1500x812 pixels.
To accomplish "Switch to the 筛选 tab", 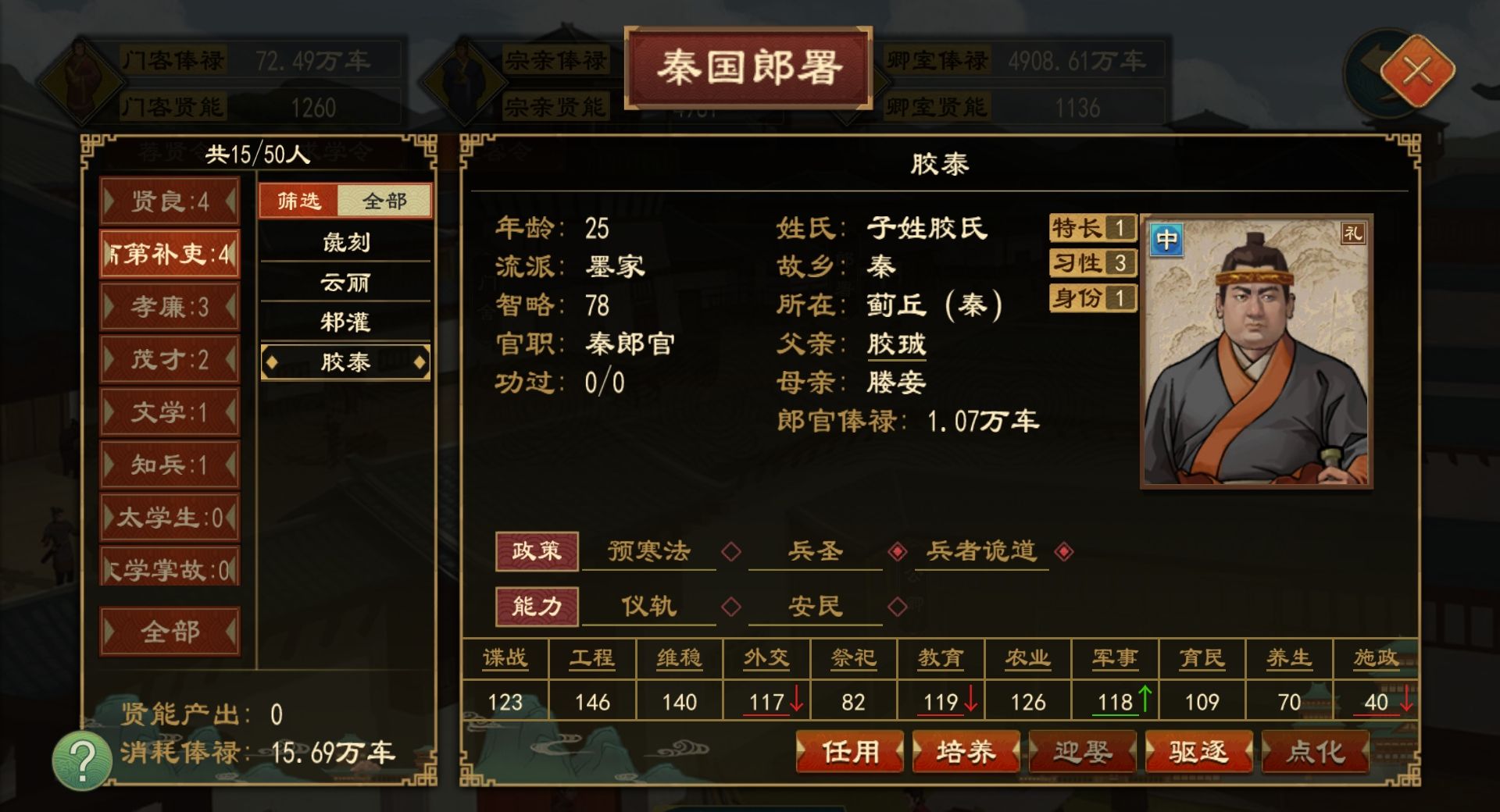I will tap(300, 201).
